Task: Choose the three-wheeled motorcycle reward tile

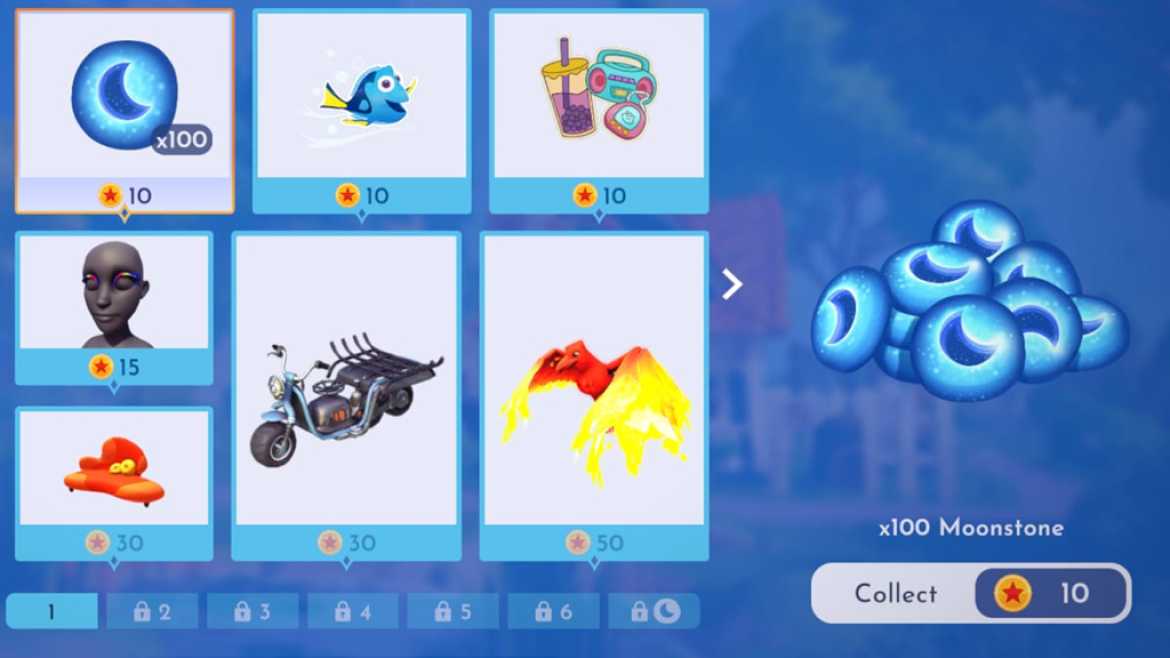Action: (x=346, y=396)
